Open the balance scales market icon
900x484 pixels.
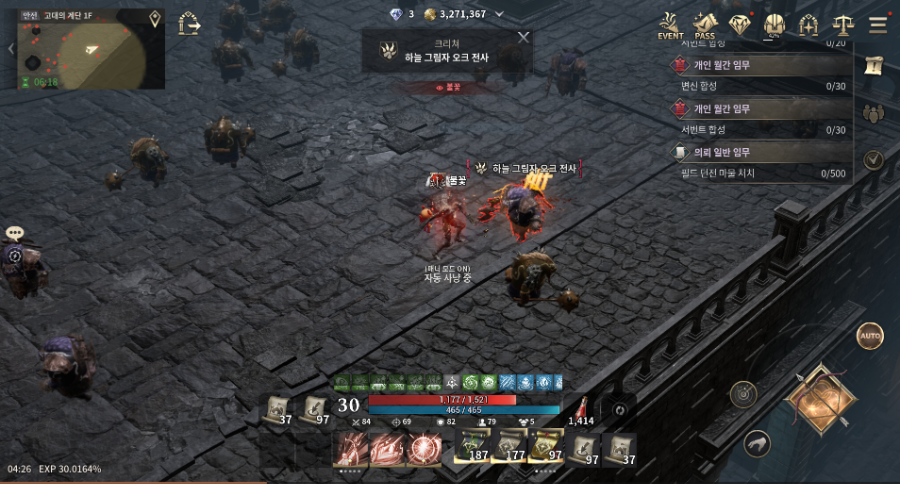[843, 25]
